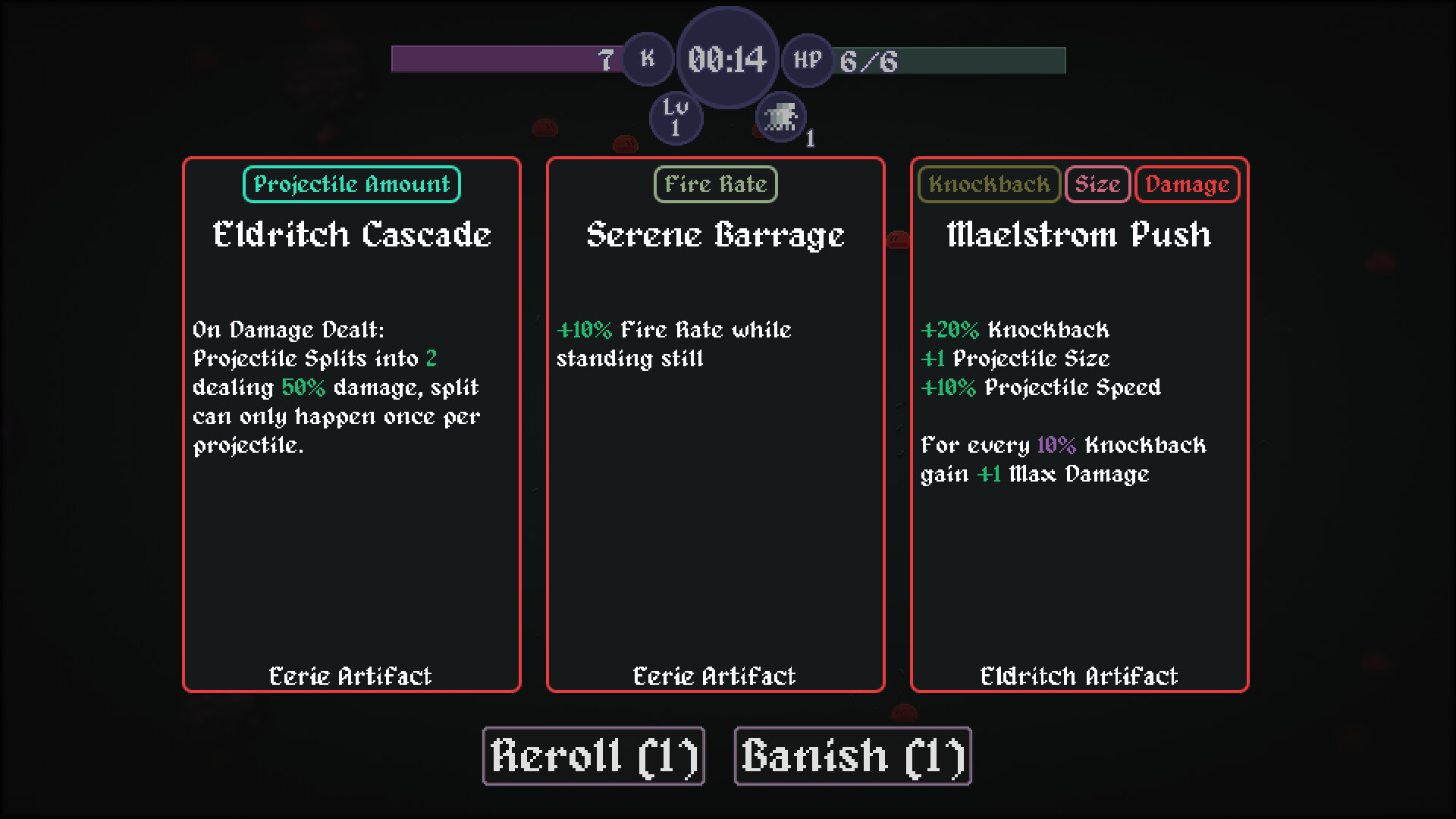
Task: Click the Projectile Amount tag on Eldritch Cascade
Action: tap(351, 184)
